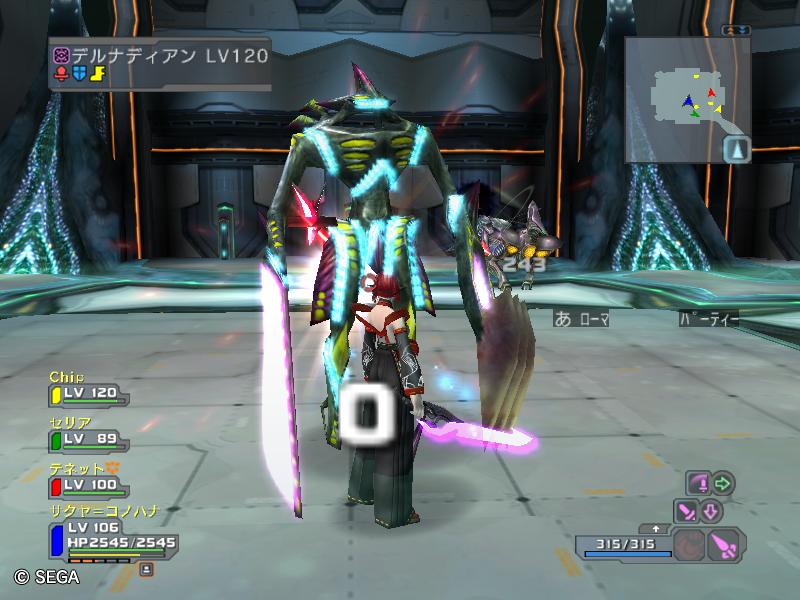The width and height of the screenshot is (800, 600).
Task: Select the デルナディアン LV120 target panel
Action: 160,65
